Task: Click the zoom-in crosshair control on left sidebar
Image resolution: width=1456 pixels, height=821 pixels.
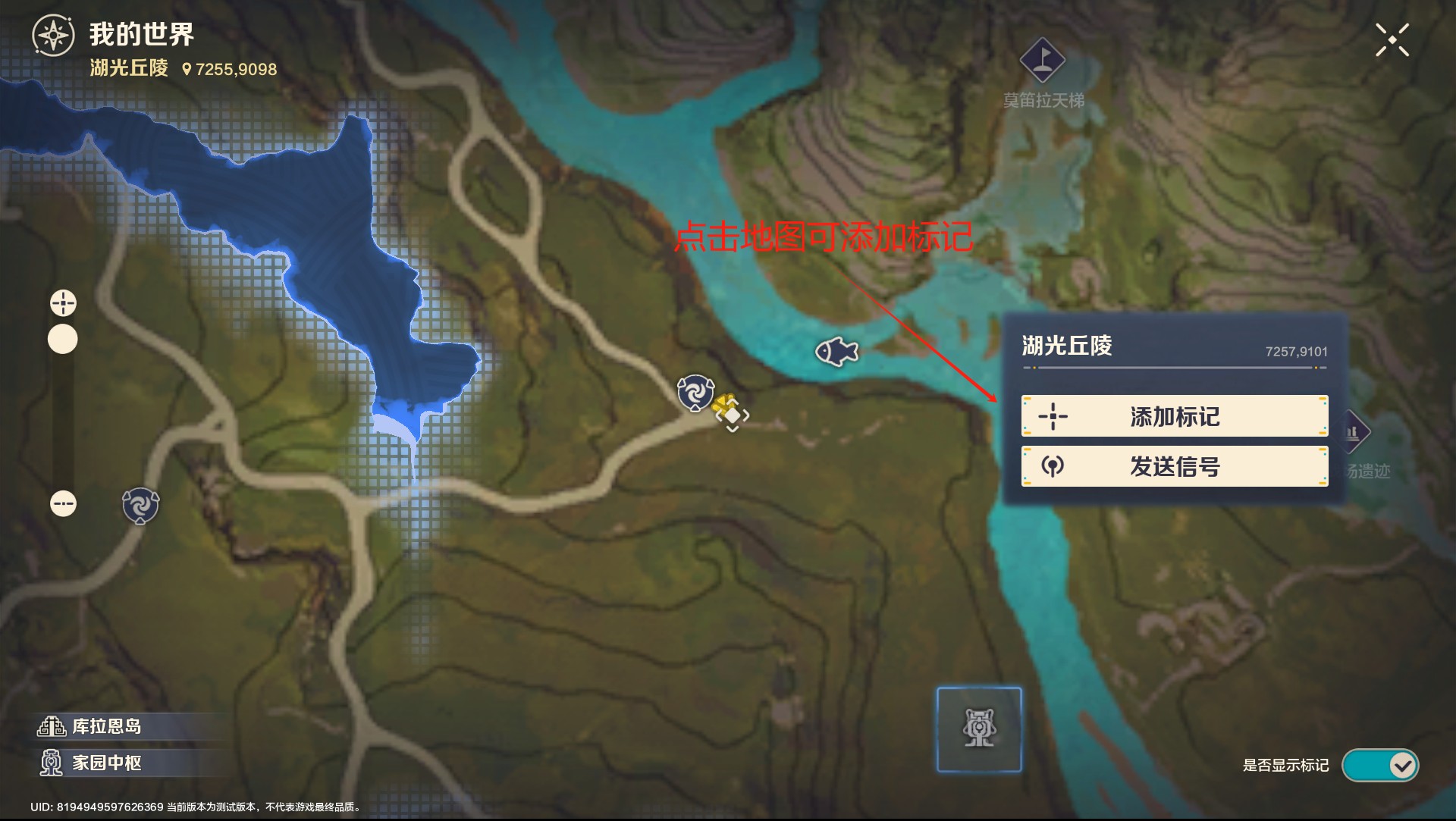Action: [63, 302]
